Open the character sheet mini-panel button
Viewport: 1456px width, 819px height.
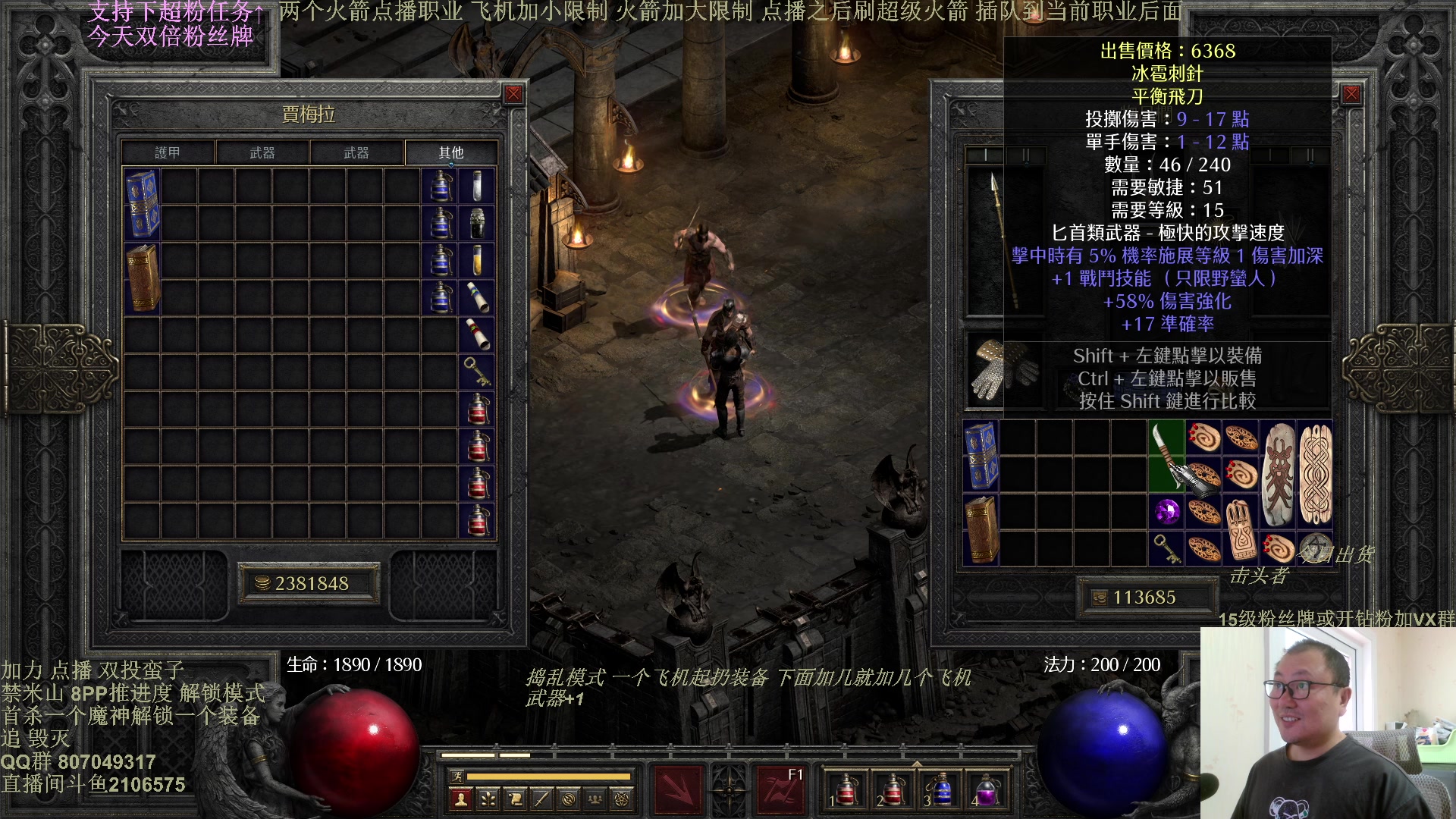460,799
